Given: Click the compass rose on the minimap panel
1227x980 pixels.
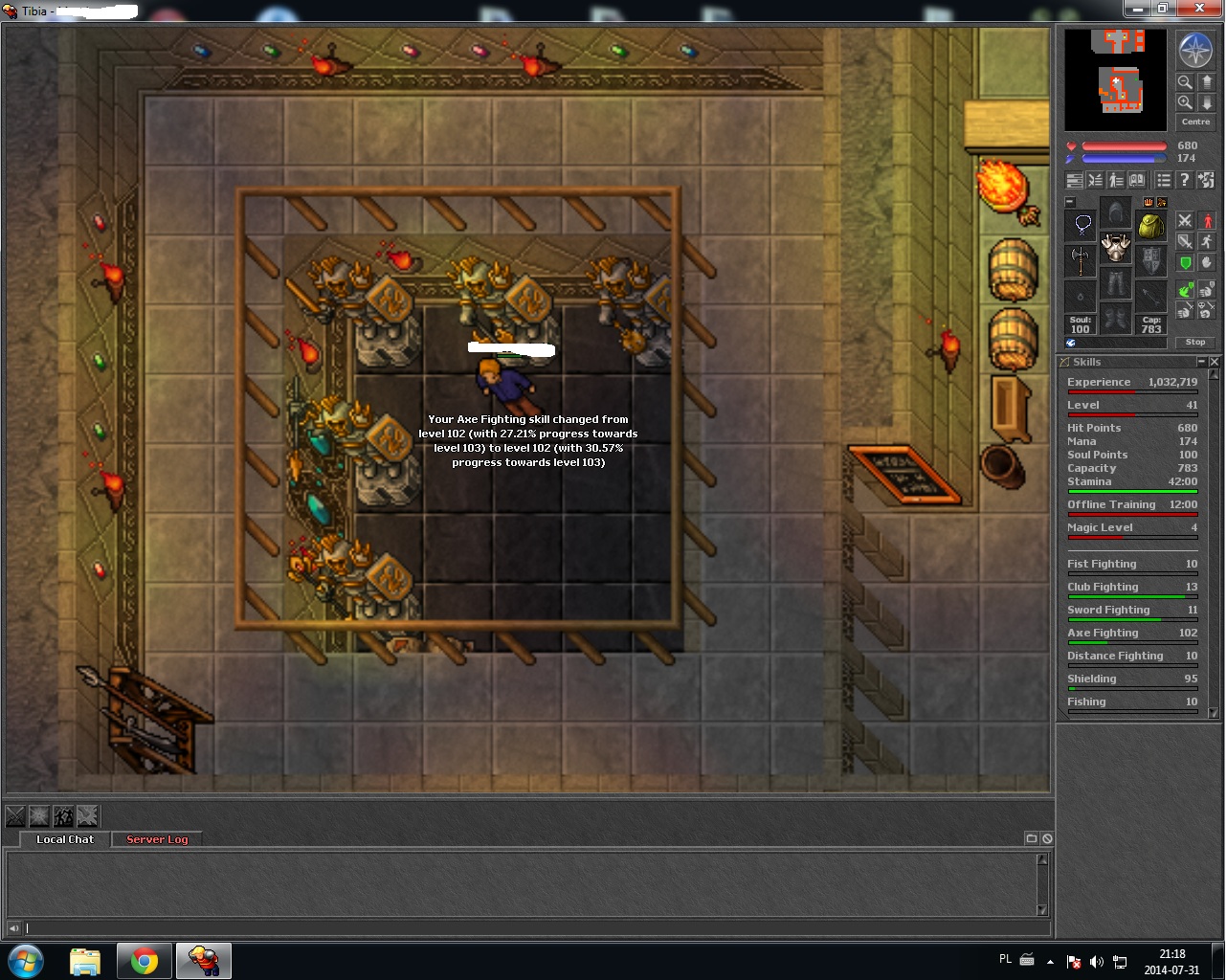Looking at the screenshot, I should pos(1194,52).
